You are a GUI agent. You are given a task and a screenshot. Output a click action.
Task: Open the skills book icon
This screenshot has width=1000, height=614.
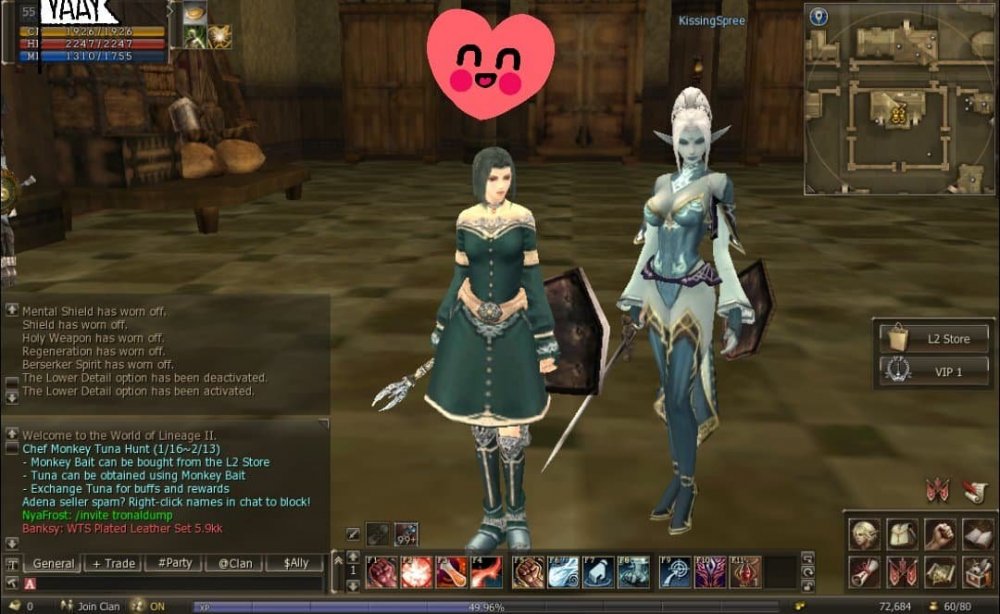coord(977,534)
